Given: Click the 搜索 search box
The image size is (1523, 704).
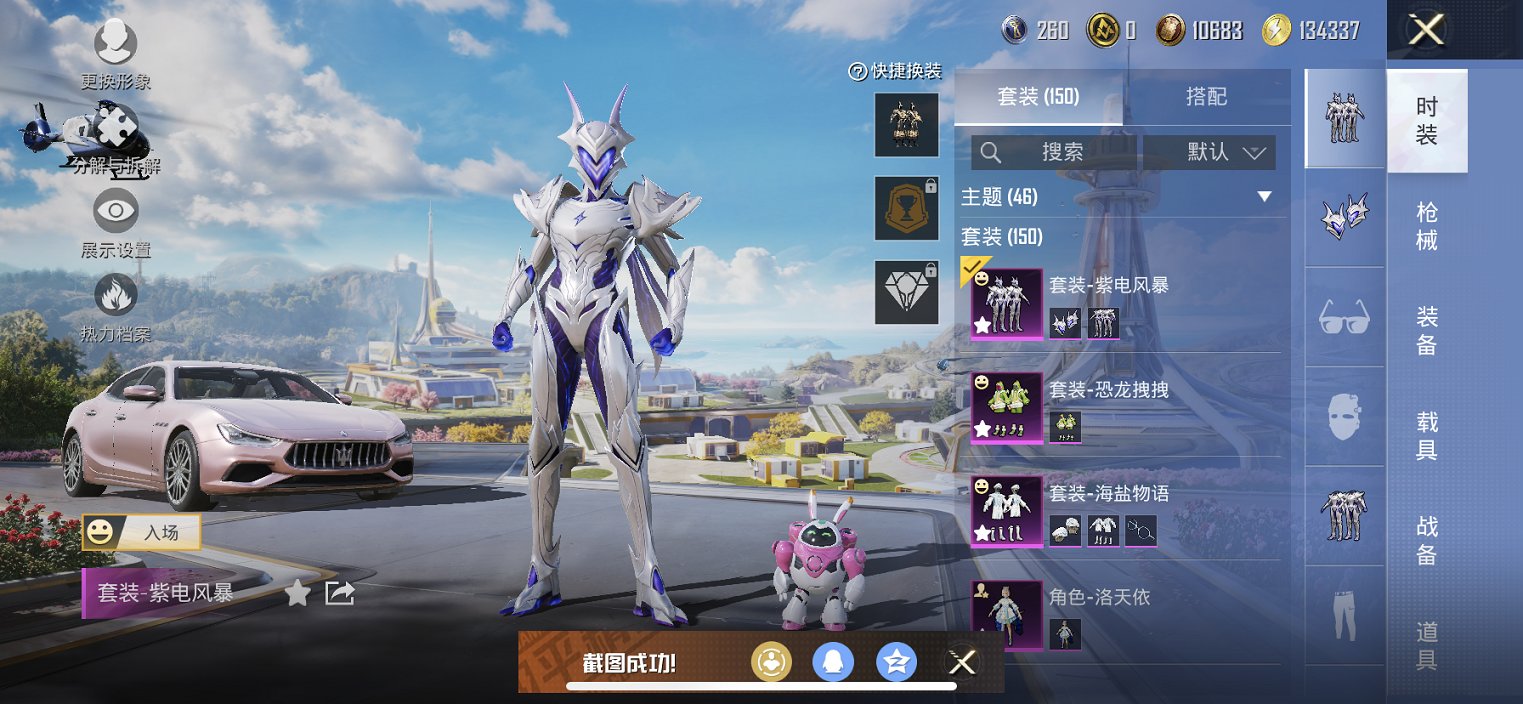Looking at the screenshot, I should tap(1055, 152).
